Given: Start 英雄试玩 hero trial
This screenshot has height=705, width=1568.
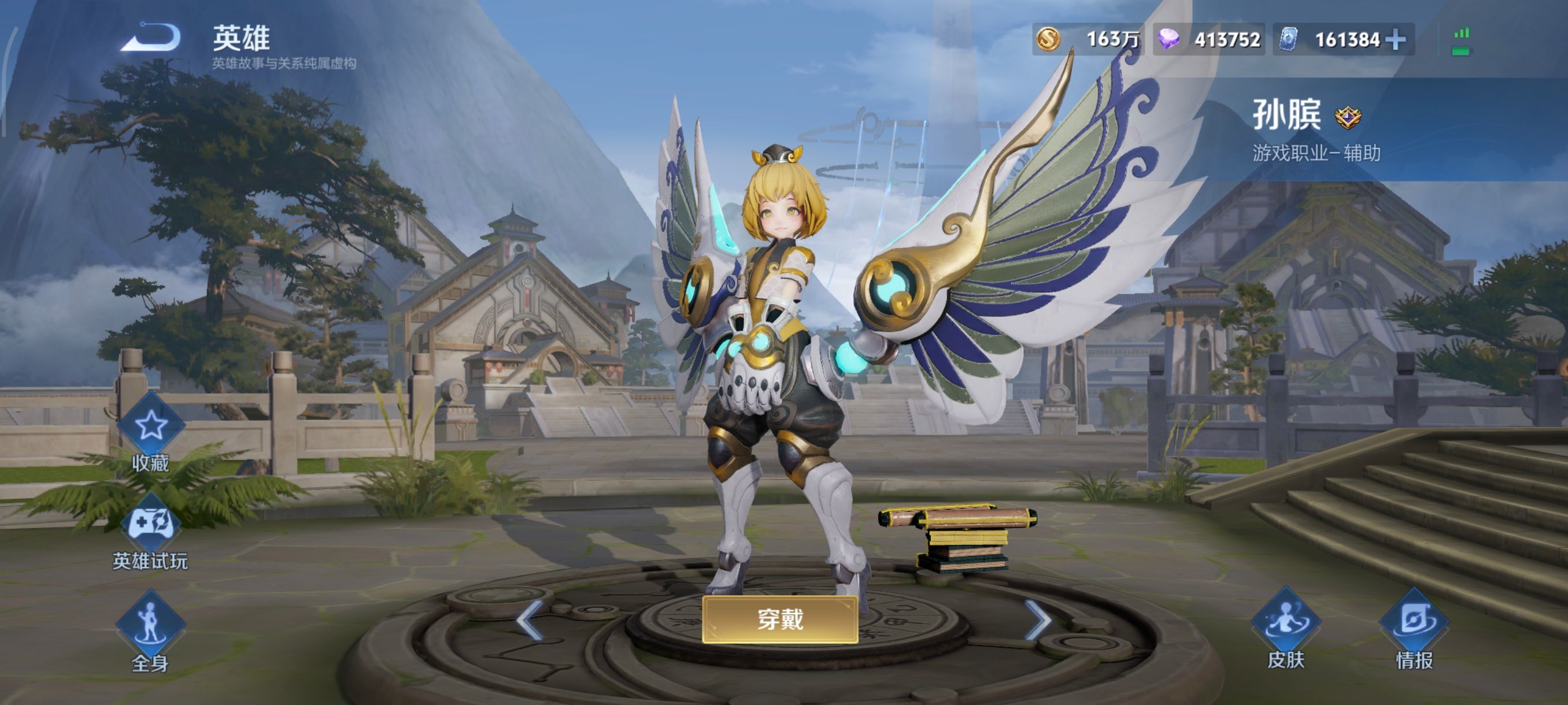Looking at the screenshot, I should pyautogui.click(x=150, y=524).
